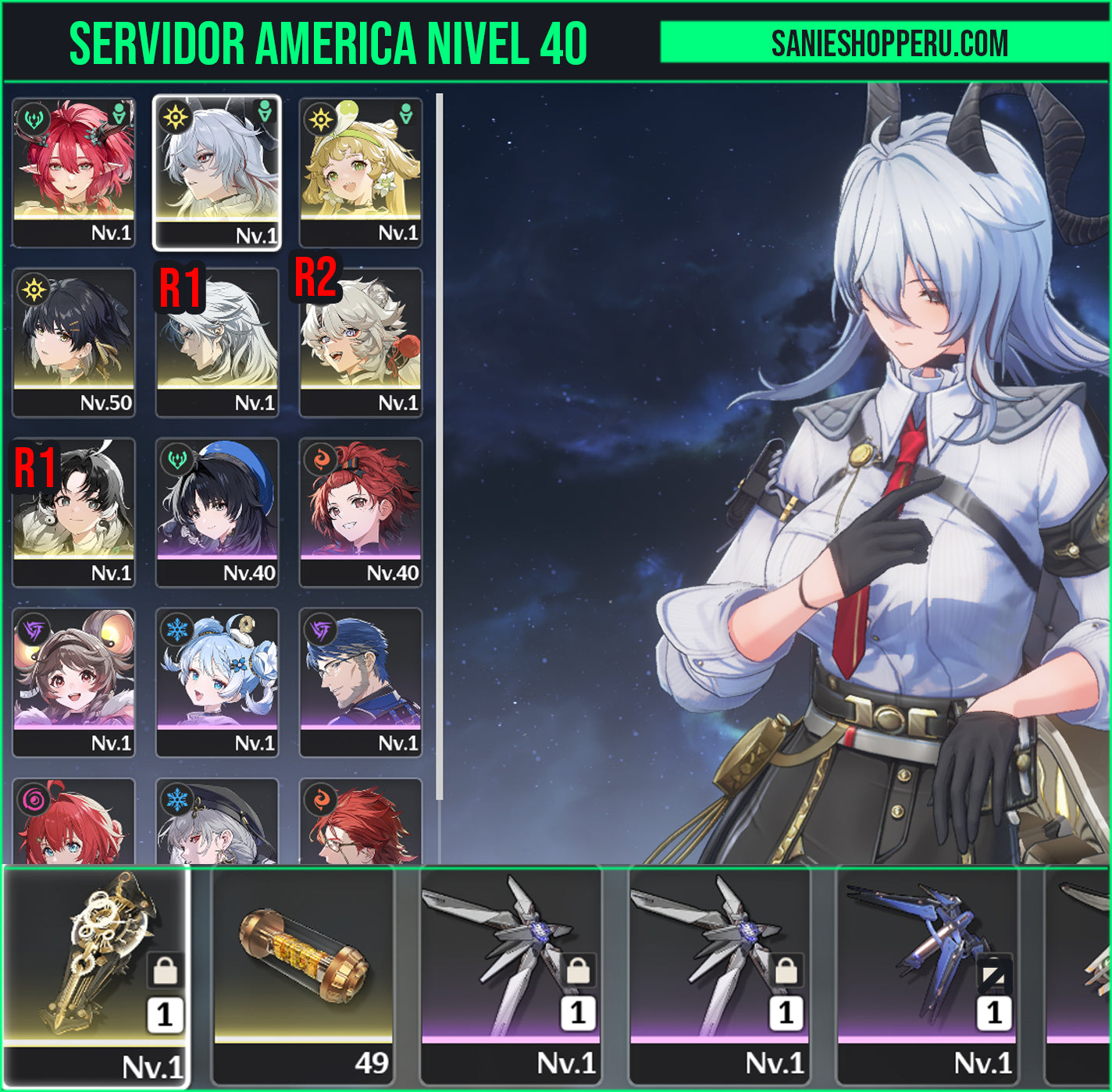
Task: Select the blue-haired ice girl portrait
Action: click(217, 682)
